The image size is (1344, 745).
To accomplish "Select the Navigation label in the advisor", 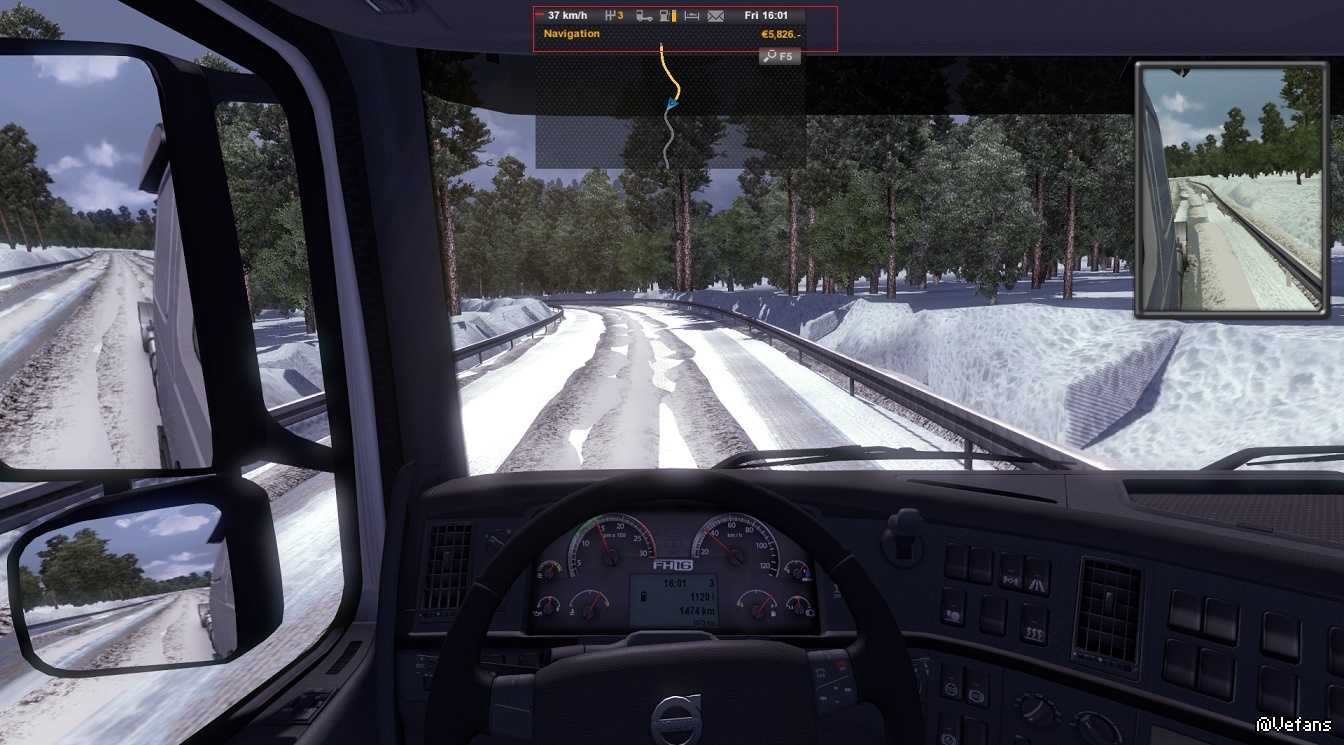I will click(572, 34).
